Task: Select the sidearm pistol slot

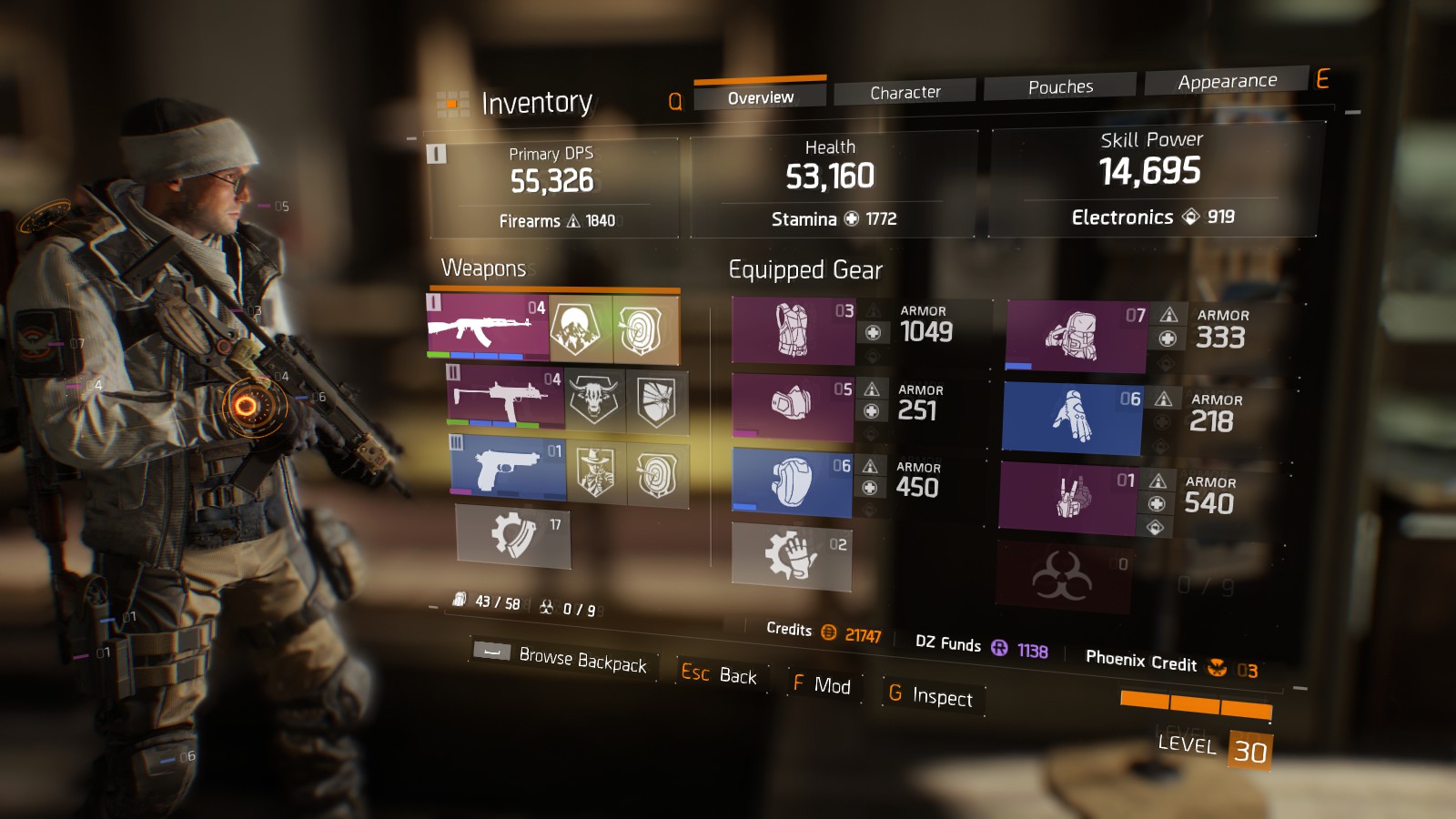Action: pyautogui.click(x=508, y=470)
